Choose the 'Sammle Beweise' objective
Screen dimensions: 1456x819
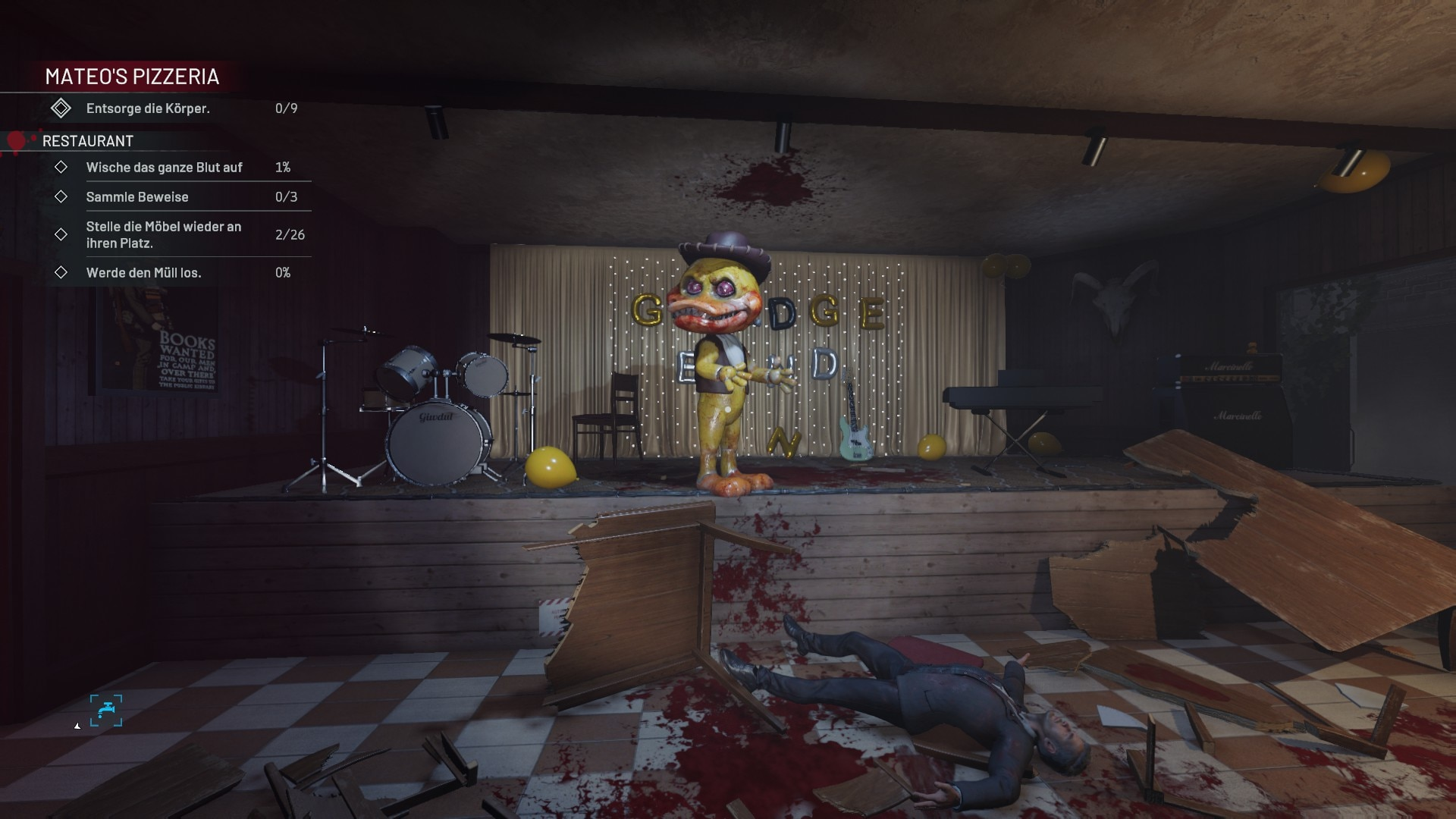tap(137, 197)
